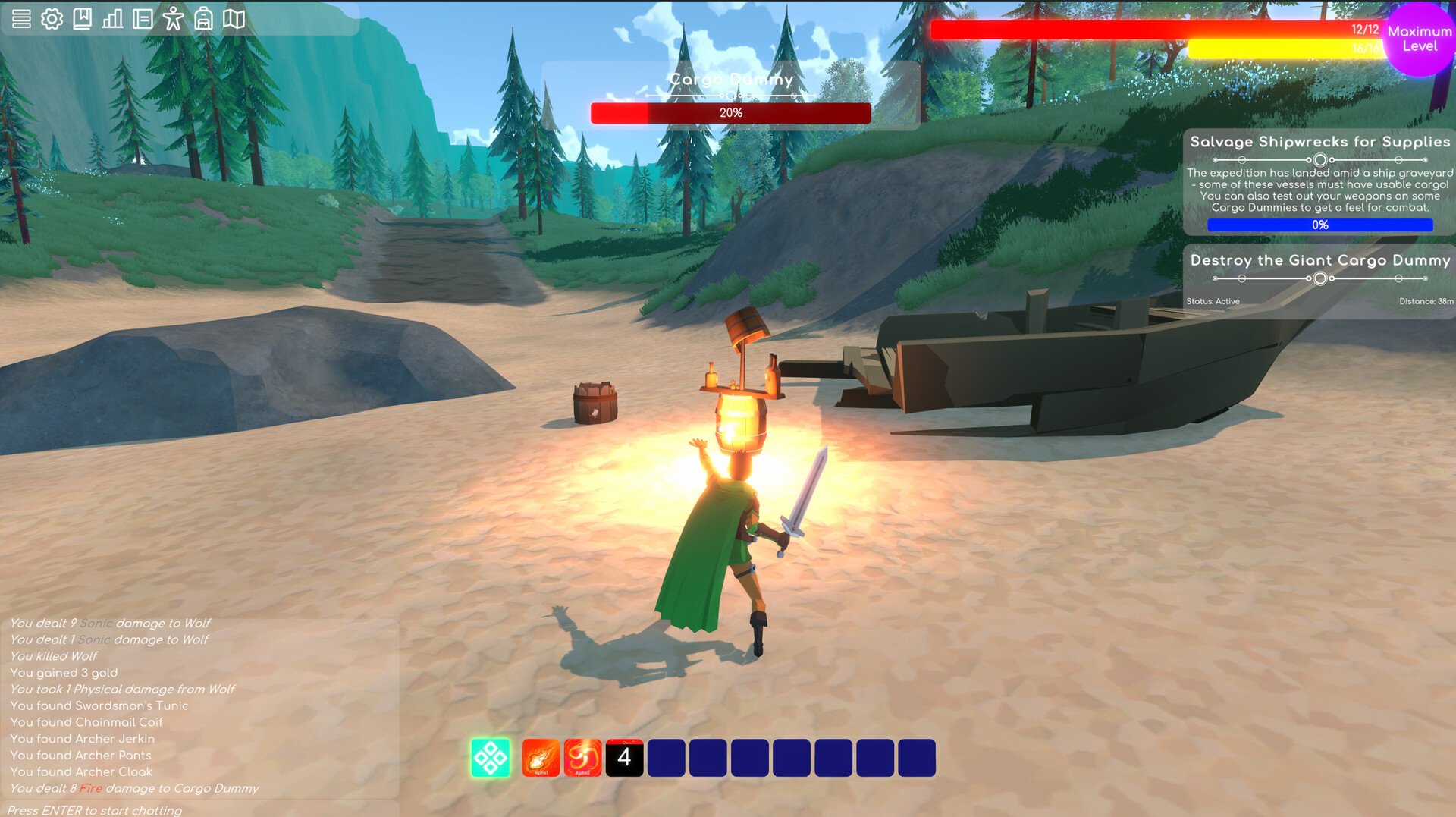Open the world map icon

point(234,19)
